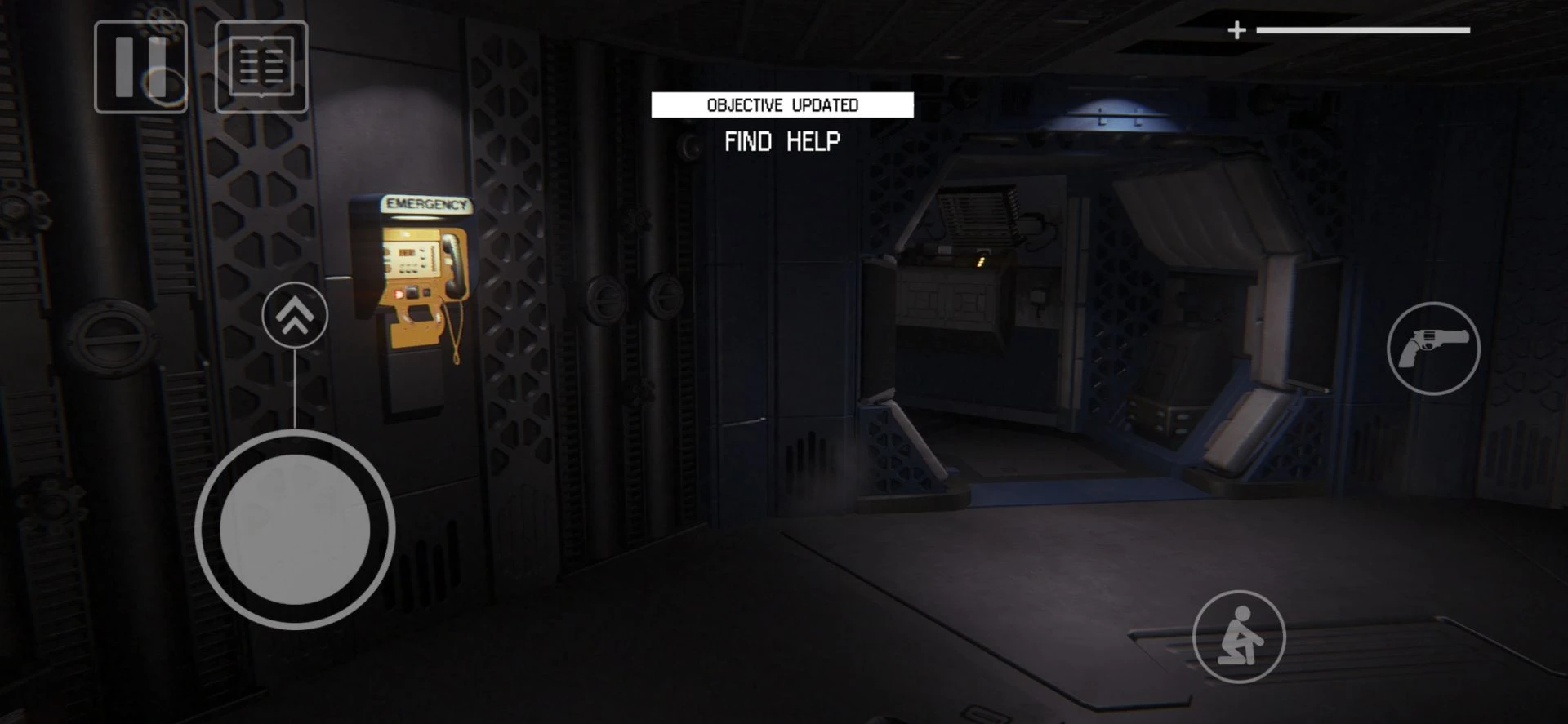Open the journal book icon

[x=261, y=67]
